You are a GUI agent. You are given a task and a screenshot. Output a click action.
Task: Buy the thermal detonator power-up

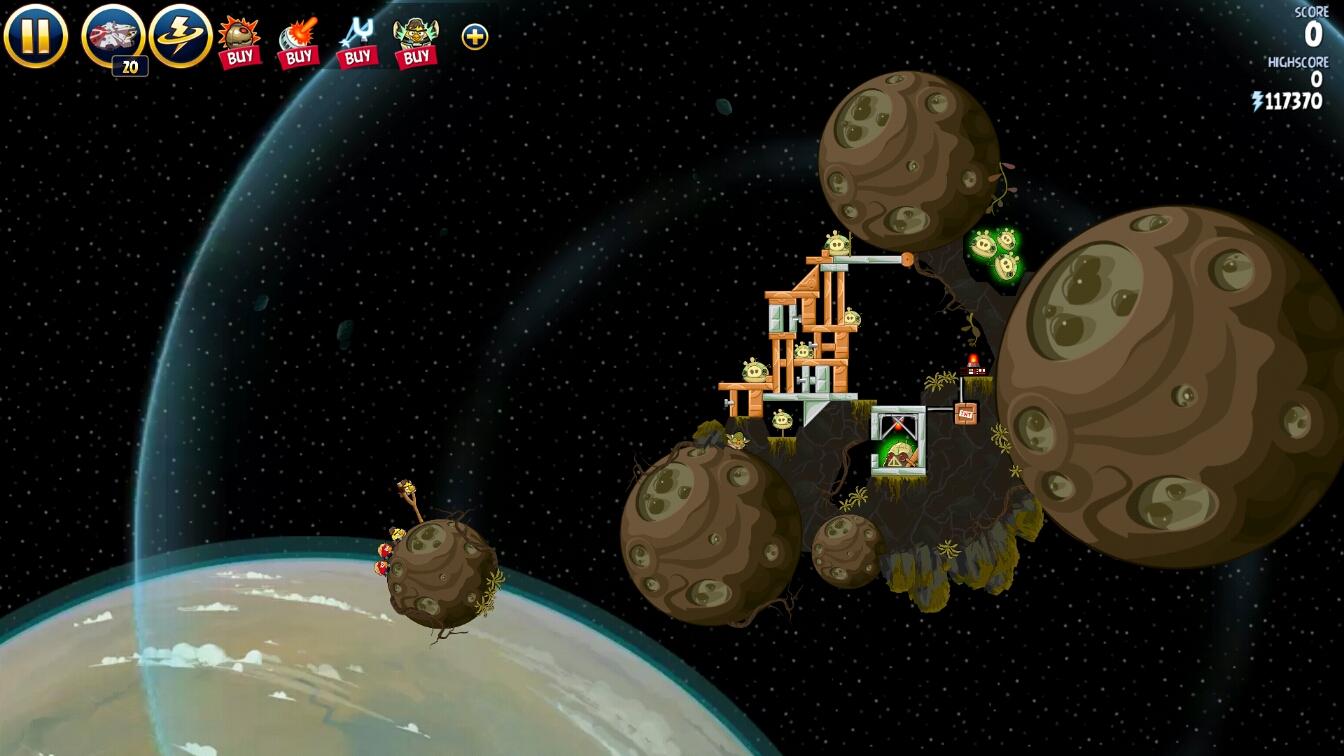pyautogui.click(x=239, y=41)
